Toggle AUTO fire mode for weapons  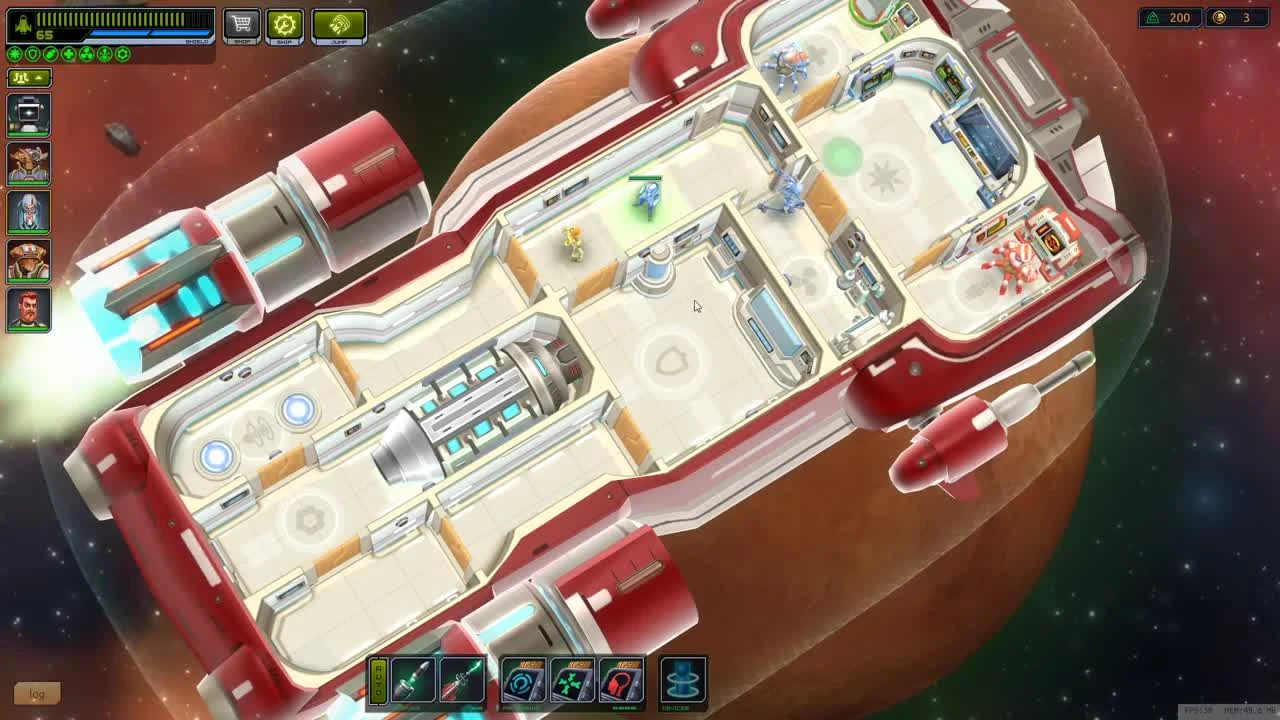378,681
